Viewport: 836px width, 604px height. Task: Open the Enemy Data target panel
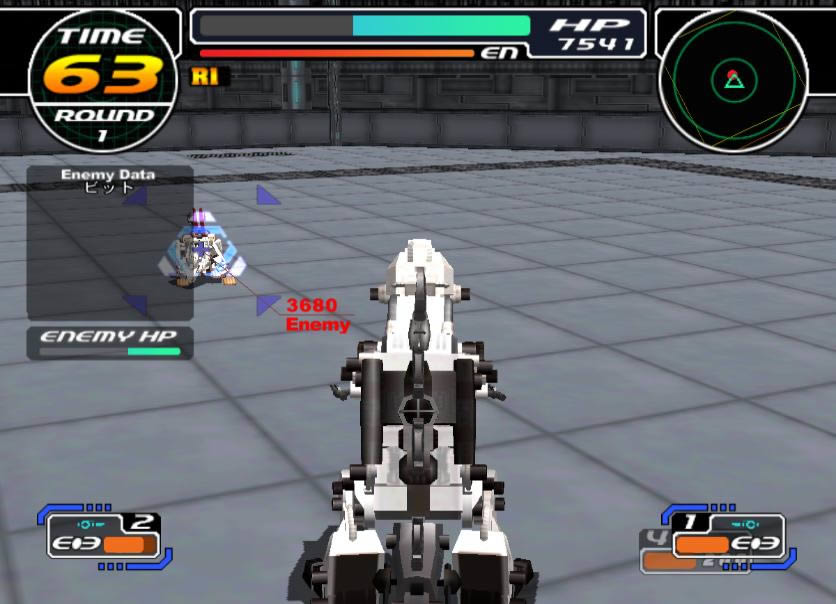tap(109, 242)
